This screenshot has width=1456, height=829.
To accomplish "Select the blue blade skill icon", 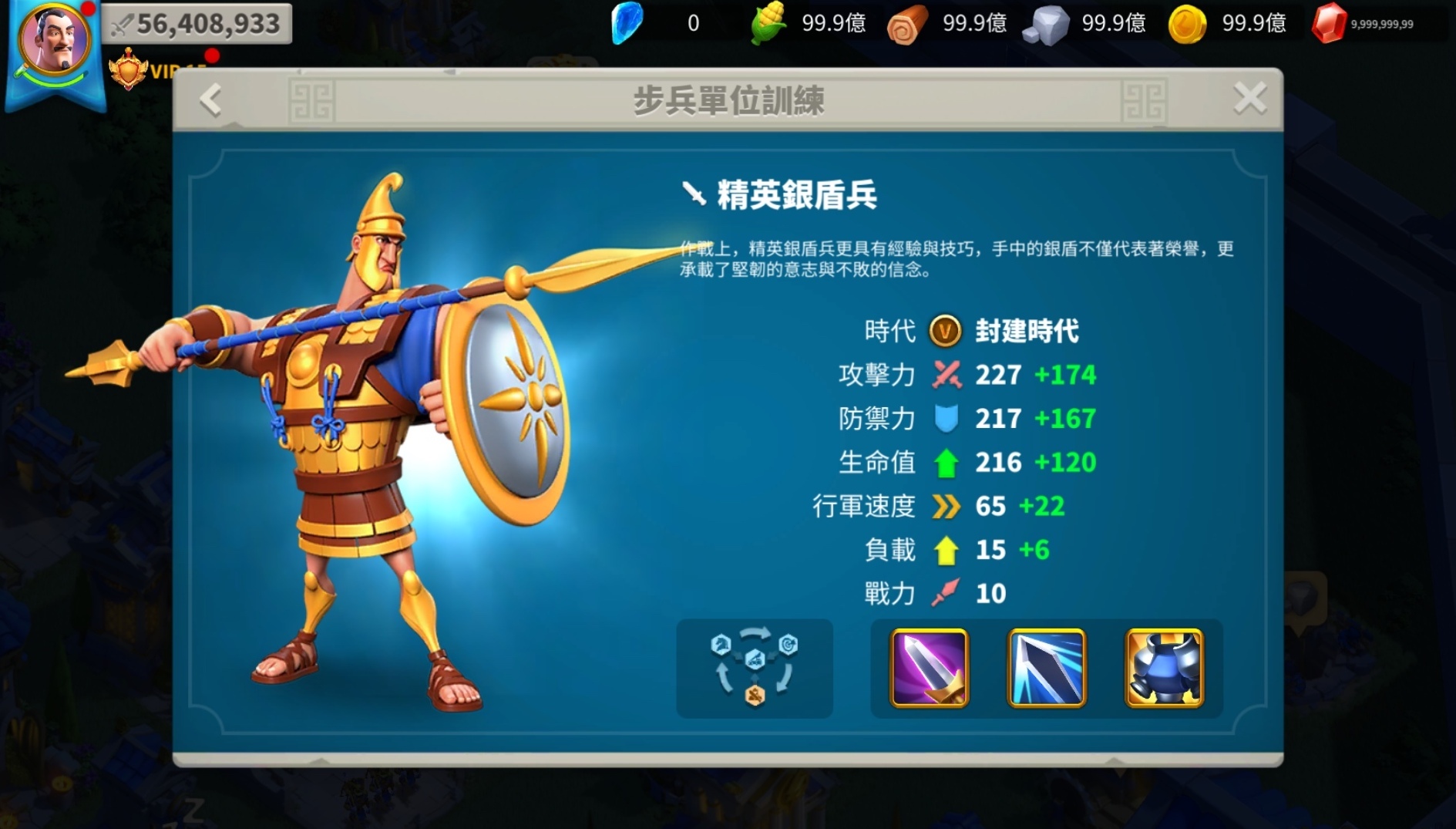I will point(1047,669).
